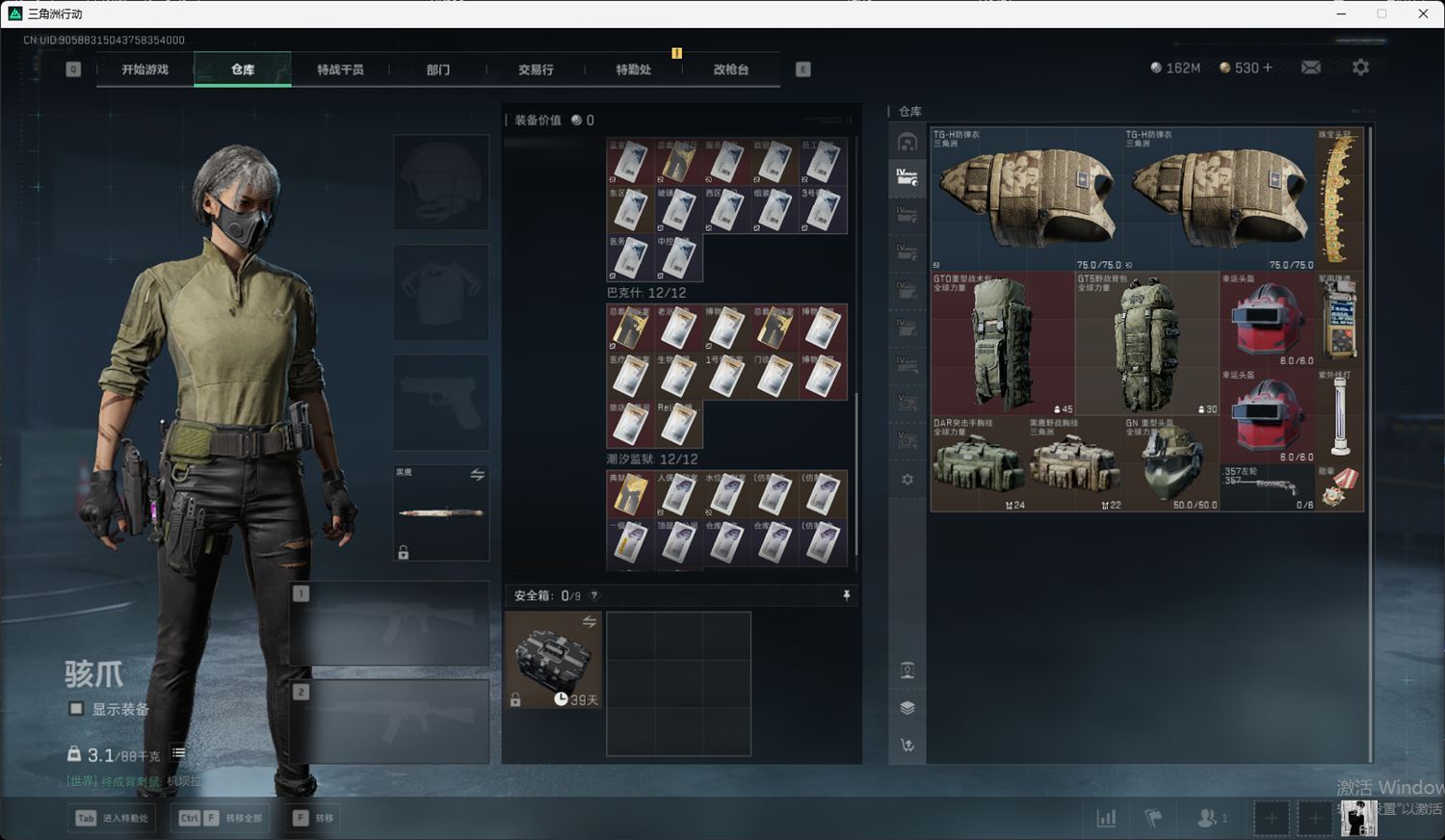Select the safe box container item
This screenshot has height=840, width=1445.
pos(554,659)
